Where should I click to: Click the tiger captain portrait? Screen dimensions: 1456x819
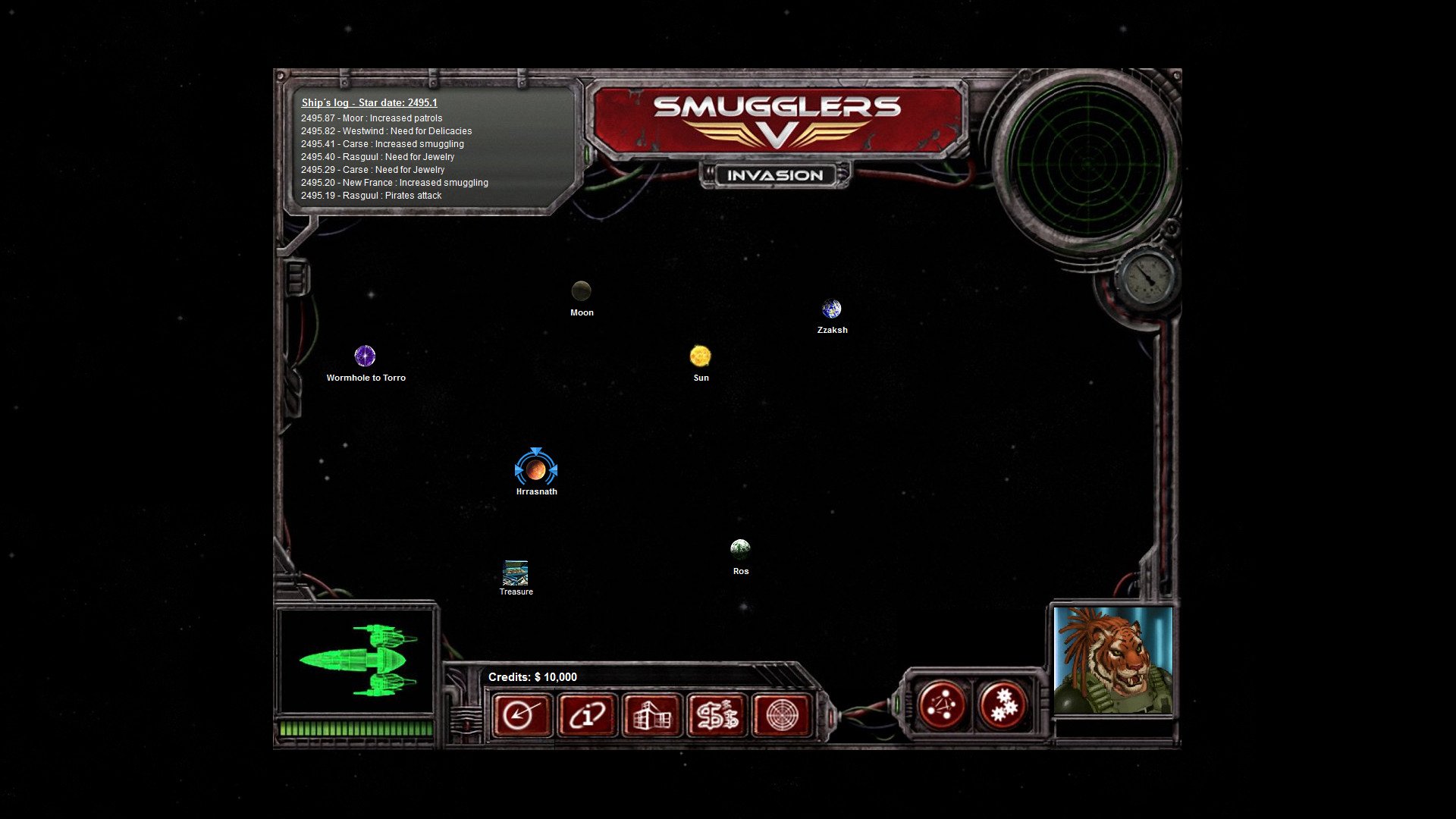coord(1112,660)
